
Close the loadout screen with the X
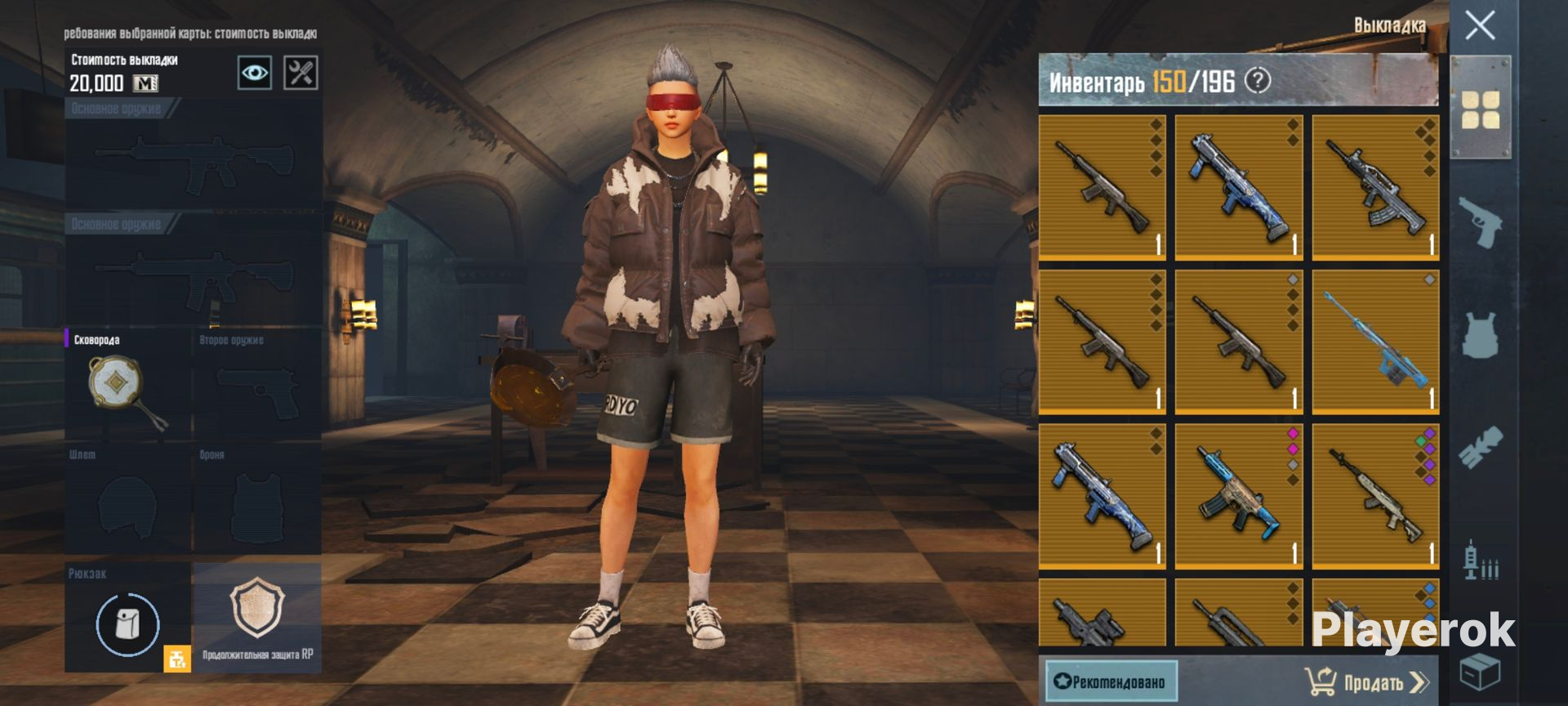[1480, 26]
